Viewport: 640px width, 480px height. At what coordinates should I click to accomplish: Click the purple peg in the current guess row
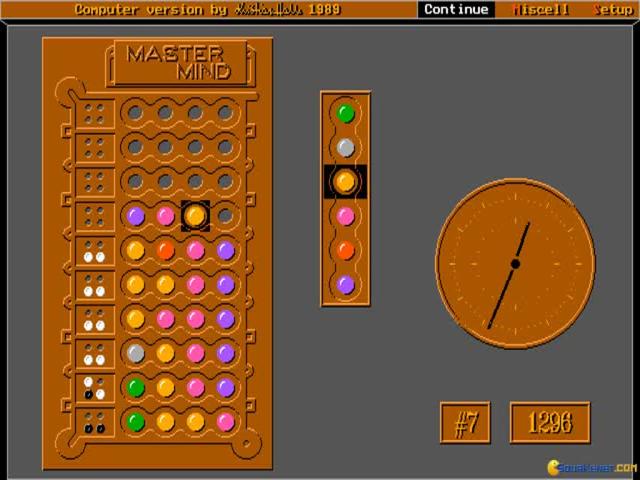(135, 215)
